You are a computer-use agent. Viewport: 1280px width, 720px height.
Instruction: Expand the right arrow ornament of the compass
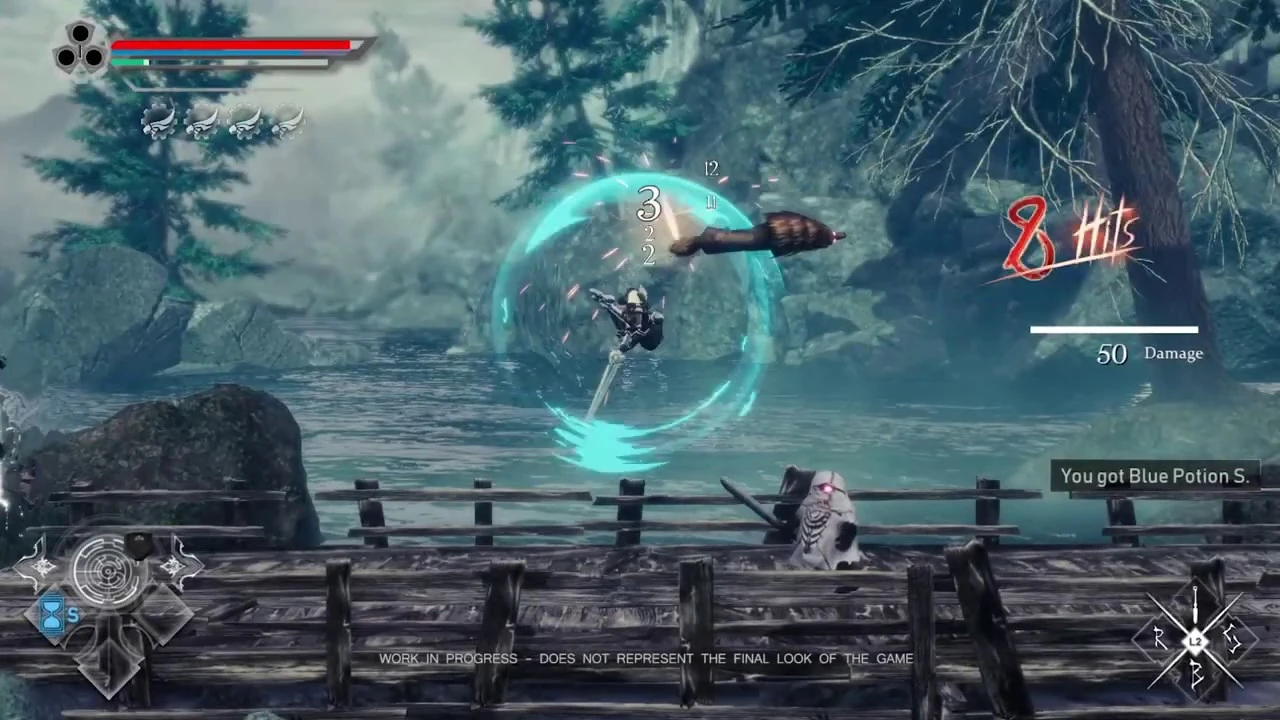174,567
